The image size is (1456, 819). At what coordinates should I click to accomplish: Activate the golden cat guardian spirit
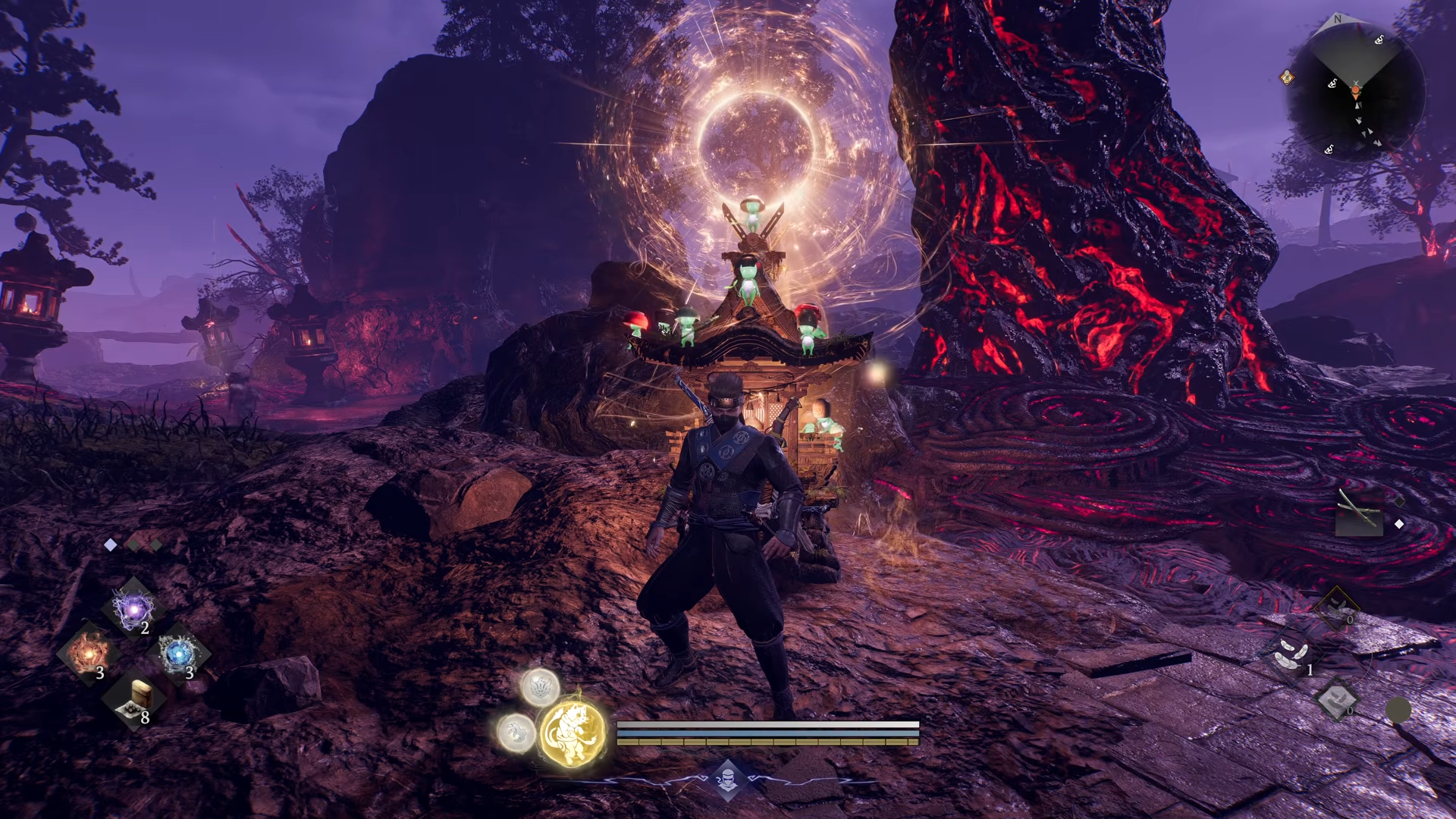click(x=573, y=732)
